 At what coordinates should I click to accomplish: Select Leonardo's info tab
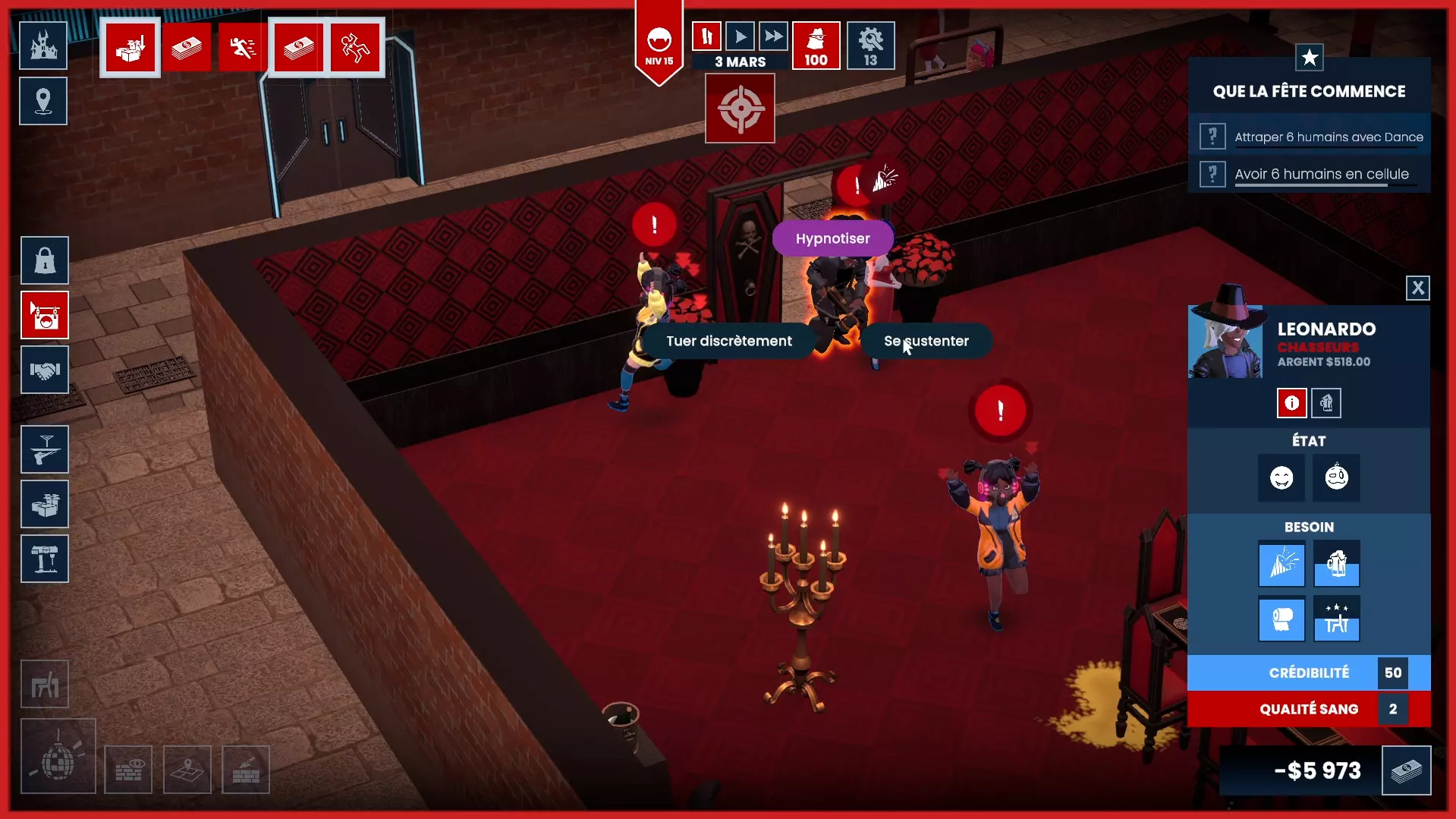click(x=1291, y=403)
